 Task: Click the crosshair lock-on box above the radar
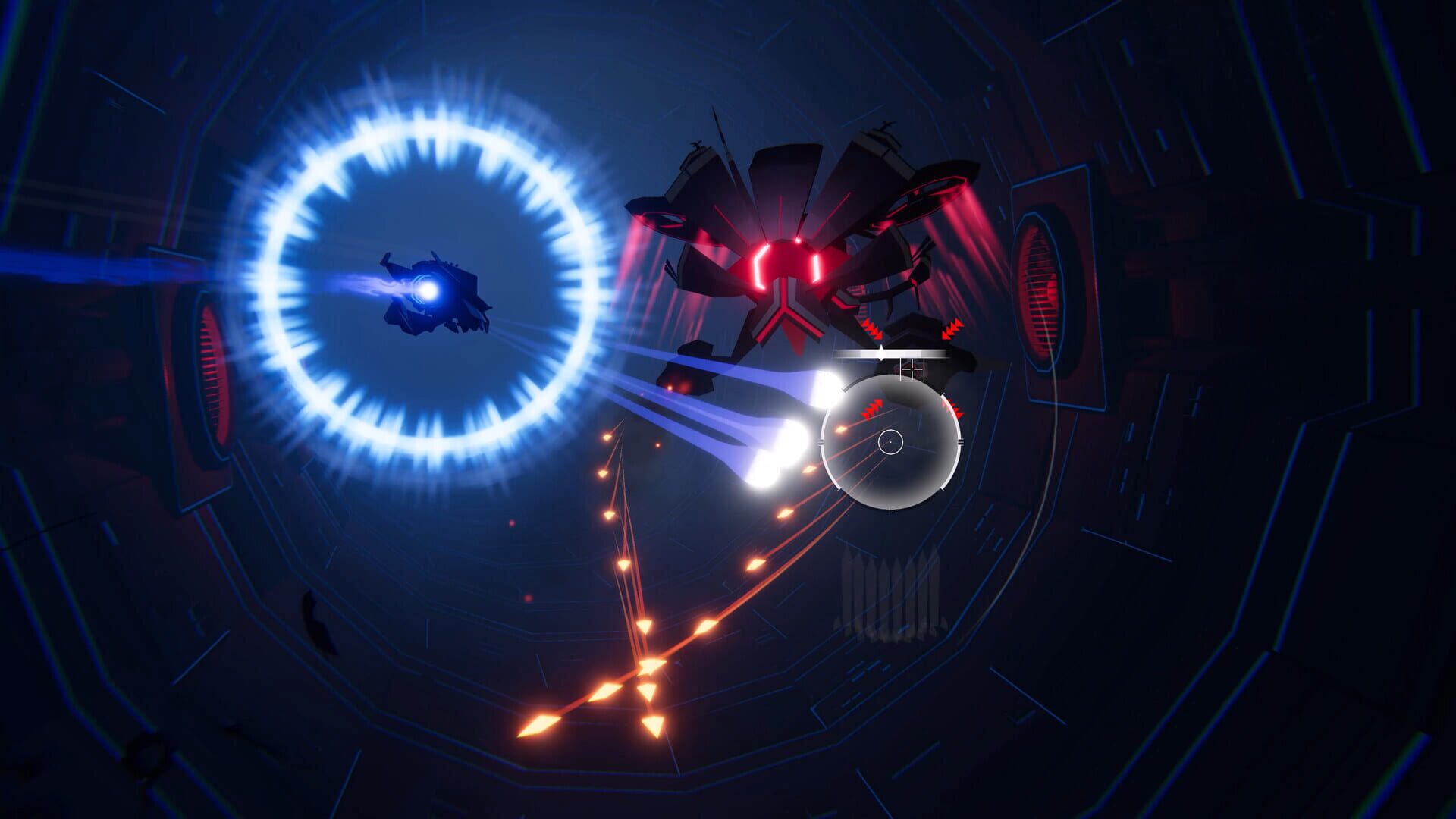(912, 369)
